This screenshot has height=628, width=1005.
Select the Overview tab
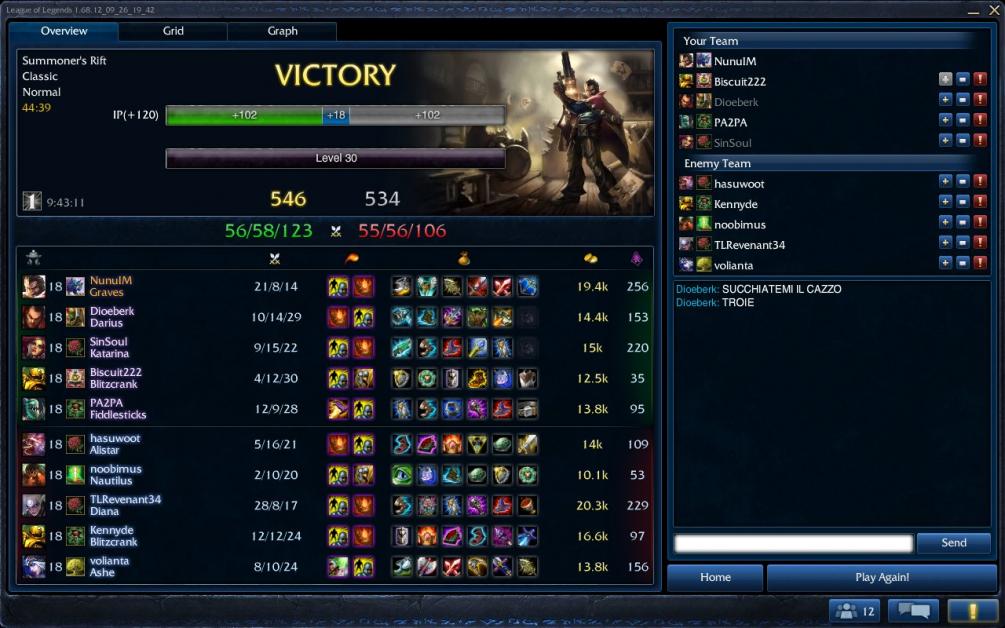[64, 31]
